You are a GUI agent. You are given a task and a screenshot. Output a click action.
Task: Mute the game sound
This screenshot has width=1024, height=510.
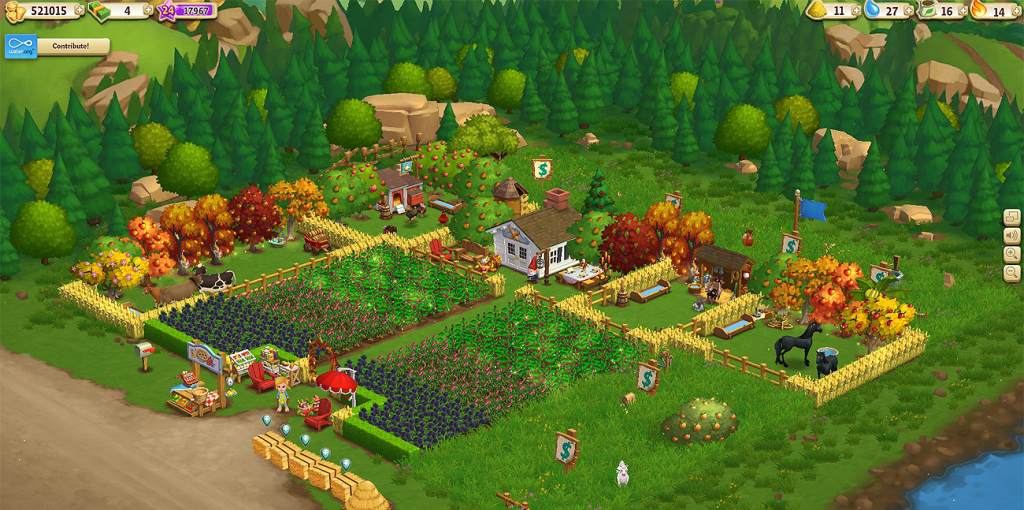(x=1012, y=236)
